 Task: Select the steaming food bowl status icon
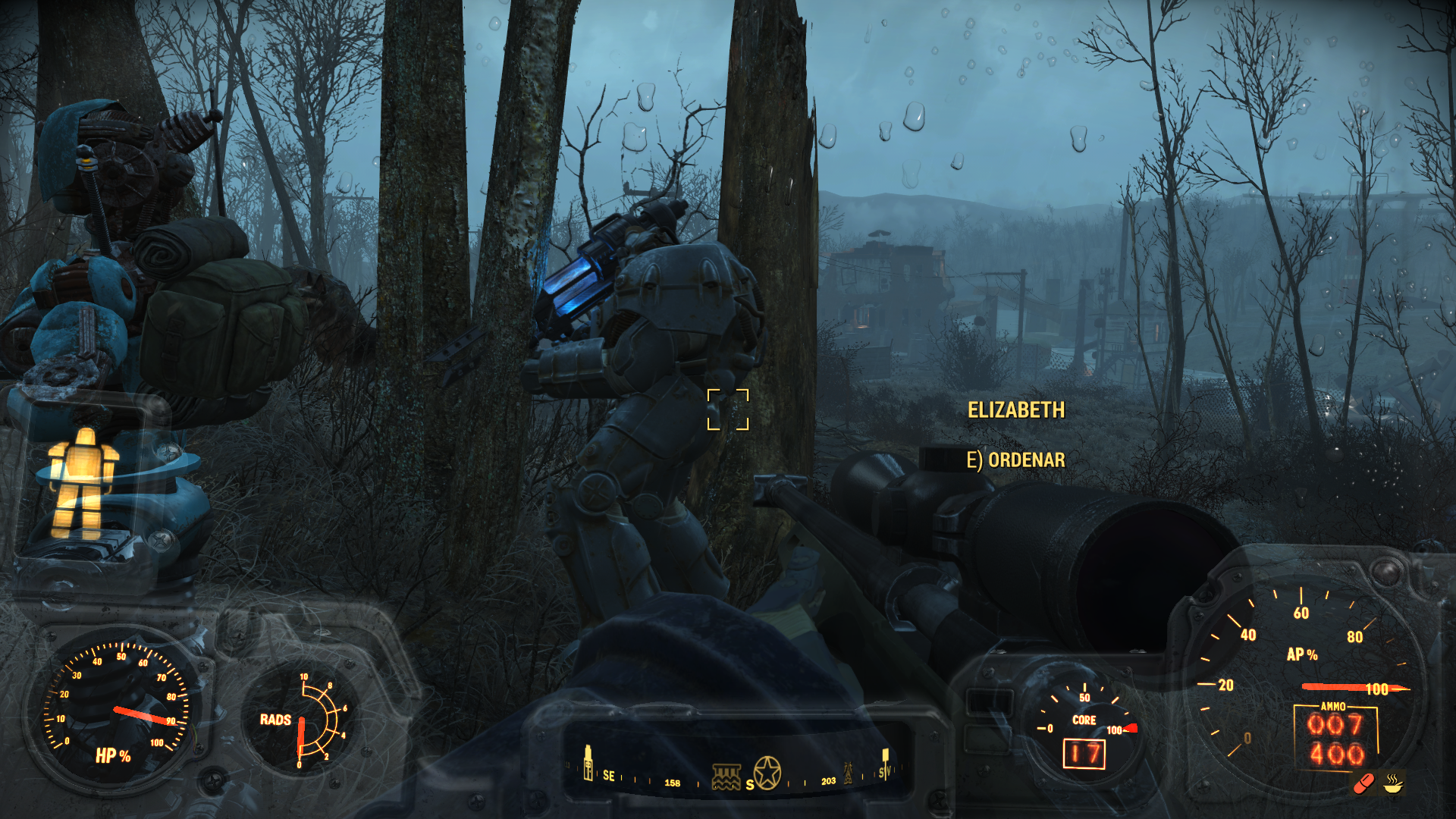click(1393, 783)
